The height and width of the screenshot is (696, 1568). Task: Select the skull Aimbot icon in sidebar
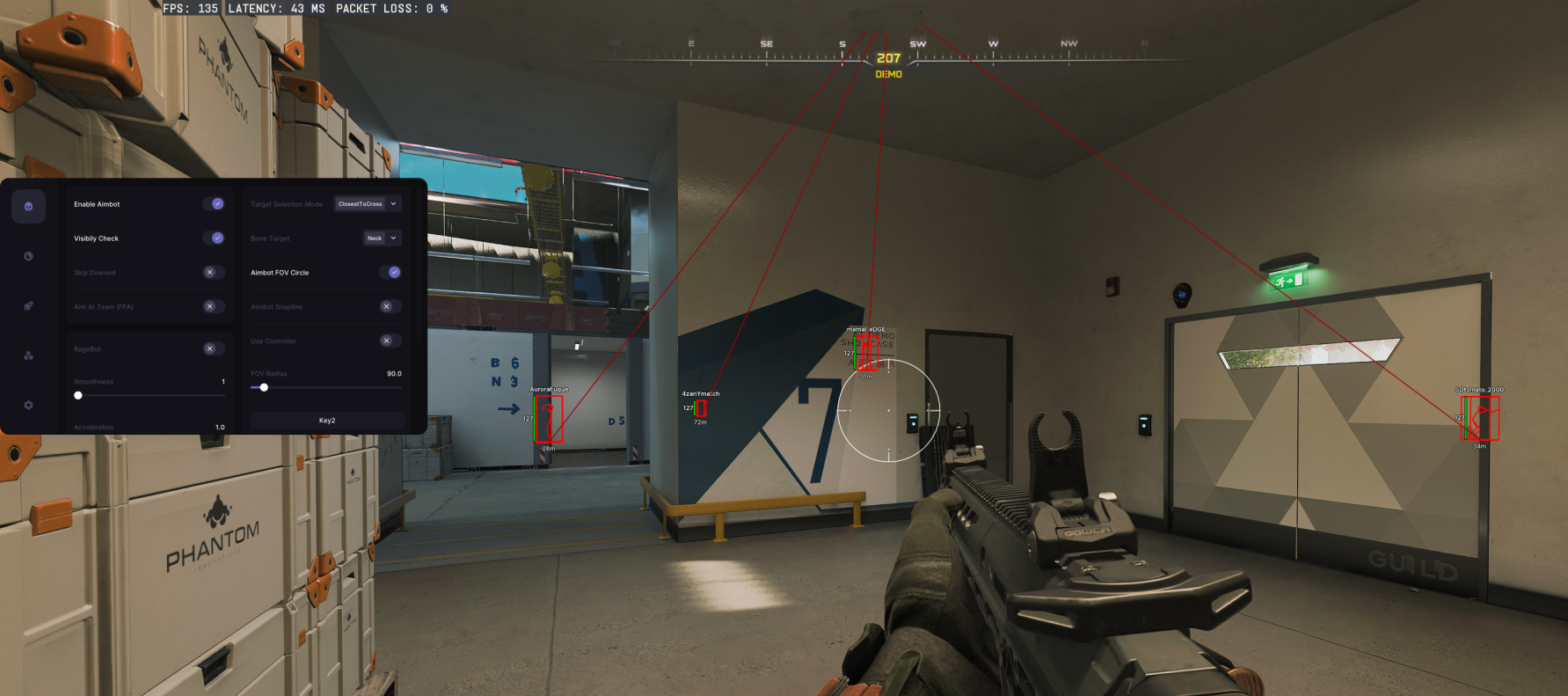[27, 205]
